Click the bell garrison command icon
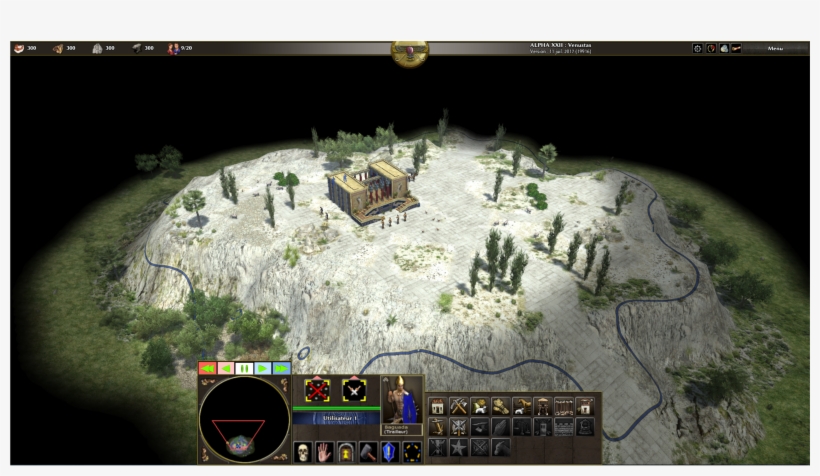The width and height of the screenshot is (820, 476). [x=346, y=451]
